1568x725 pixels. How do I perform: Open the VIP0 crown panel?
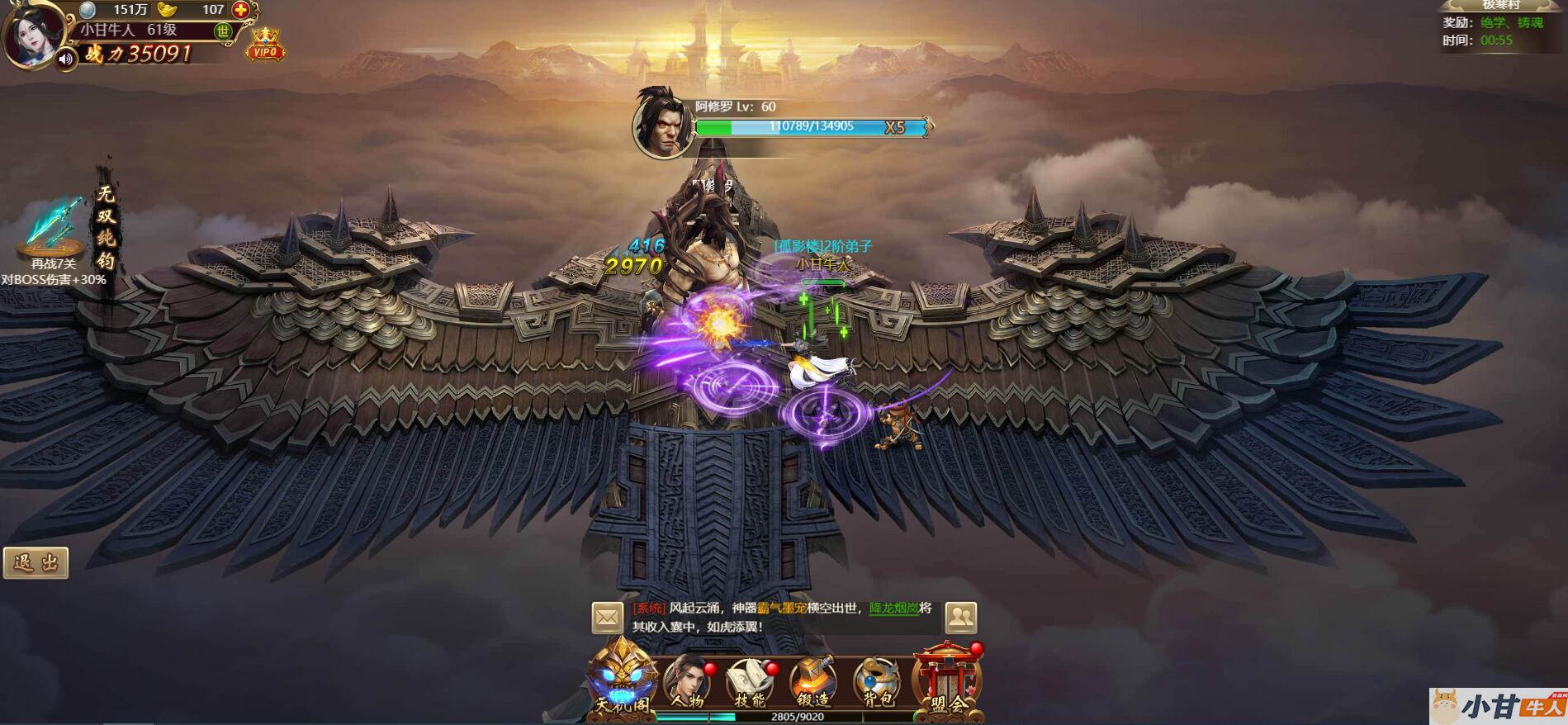pyautogui.click(x=265, y=45)
